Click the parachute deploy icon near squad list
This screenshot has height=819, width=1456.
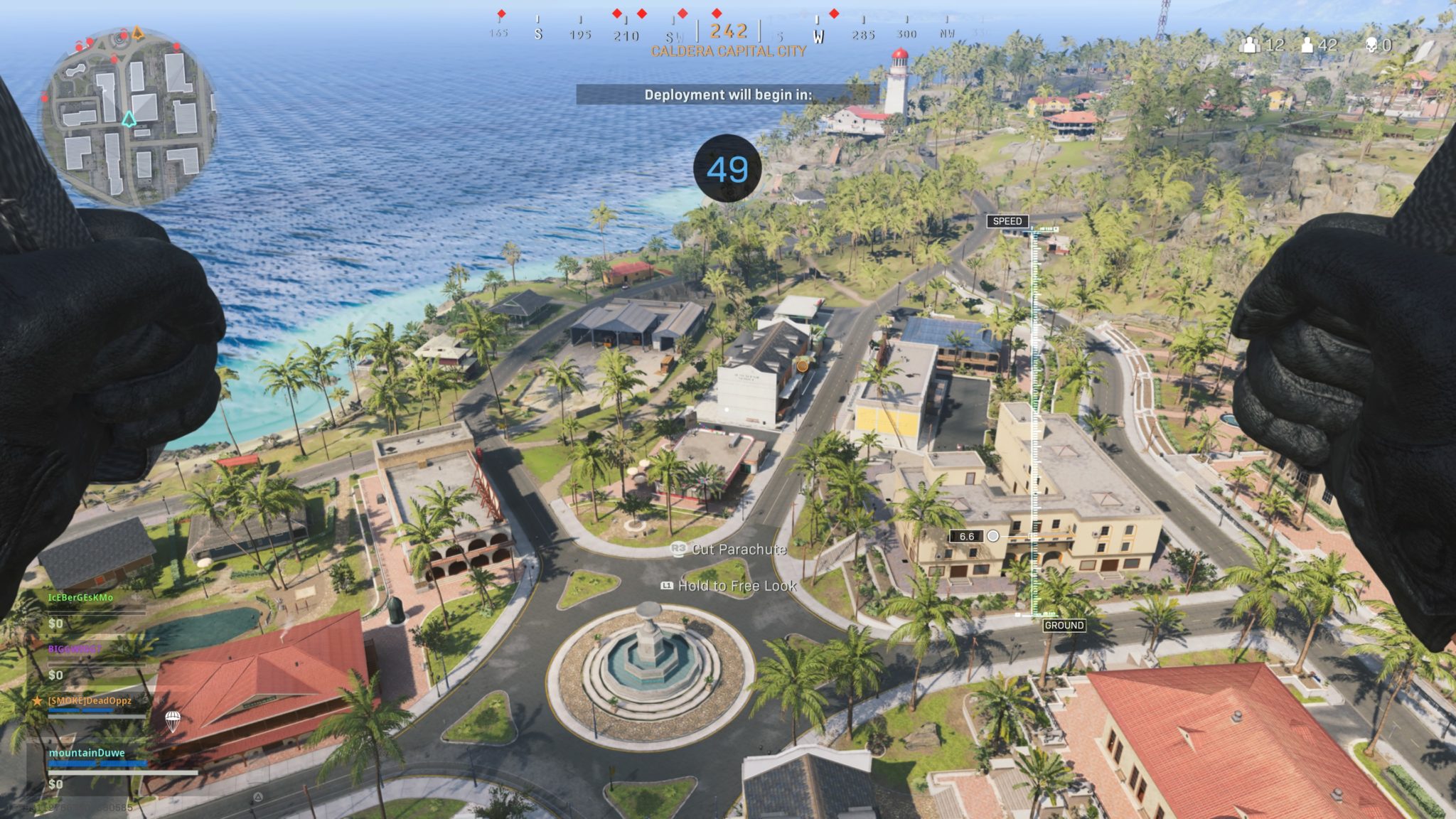173,721
